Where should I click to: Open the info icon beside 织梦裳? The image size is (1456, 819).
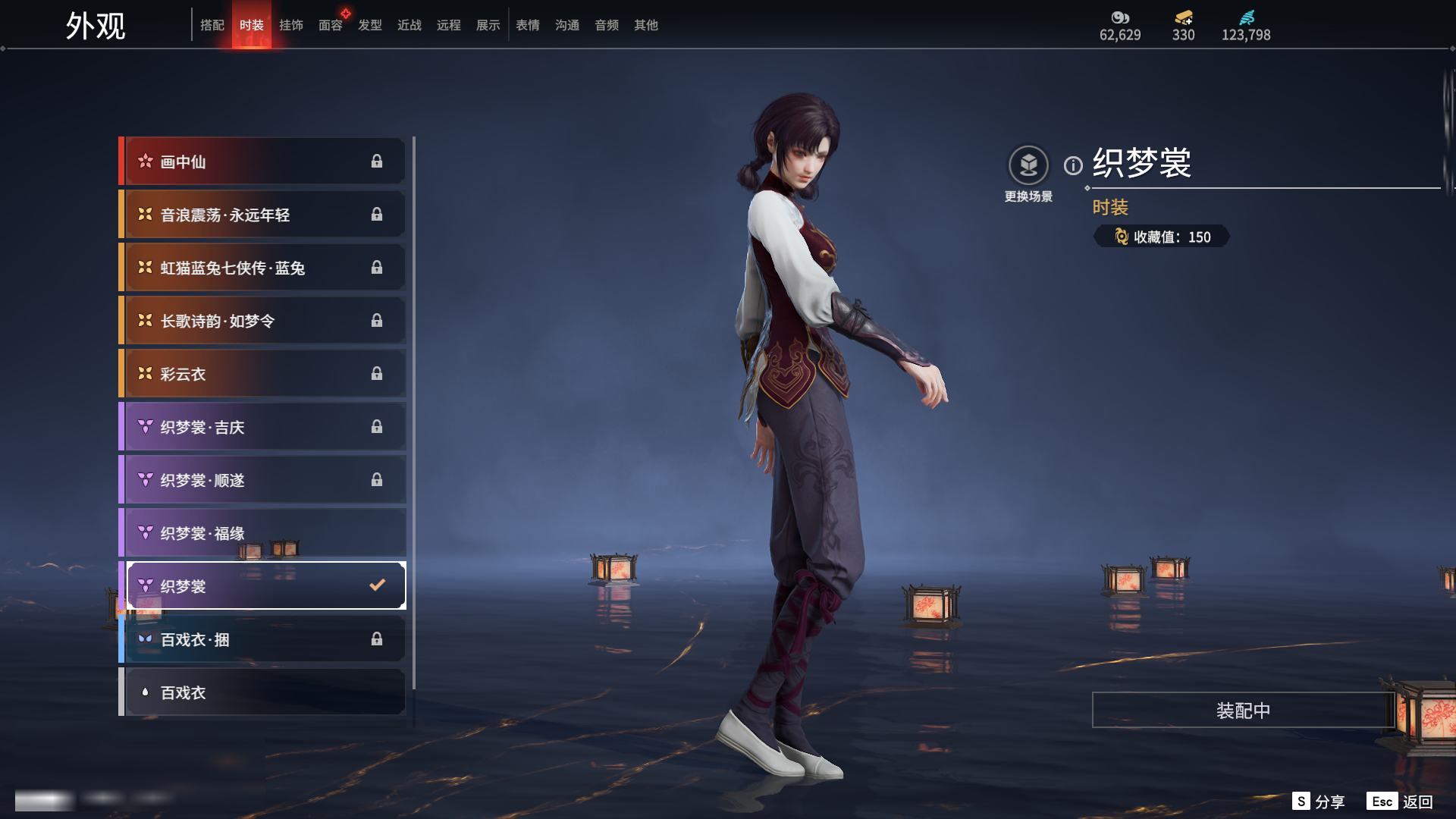click(x=1073, y=165)
